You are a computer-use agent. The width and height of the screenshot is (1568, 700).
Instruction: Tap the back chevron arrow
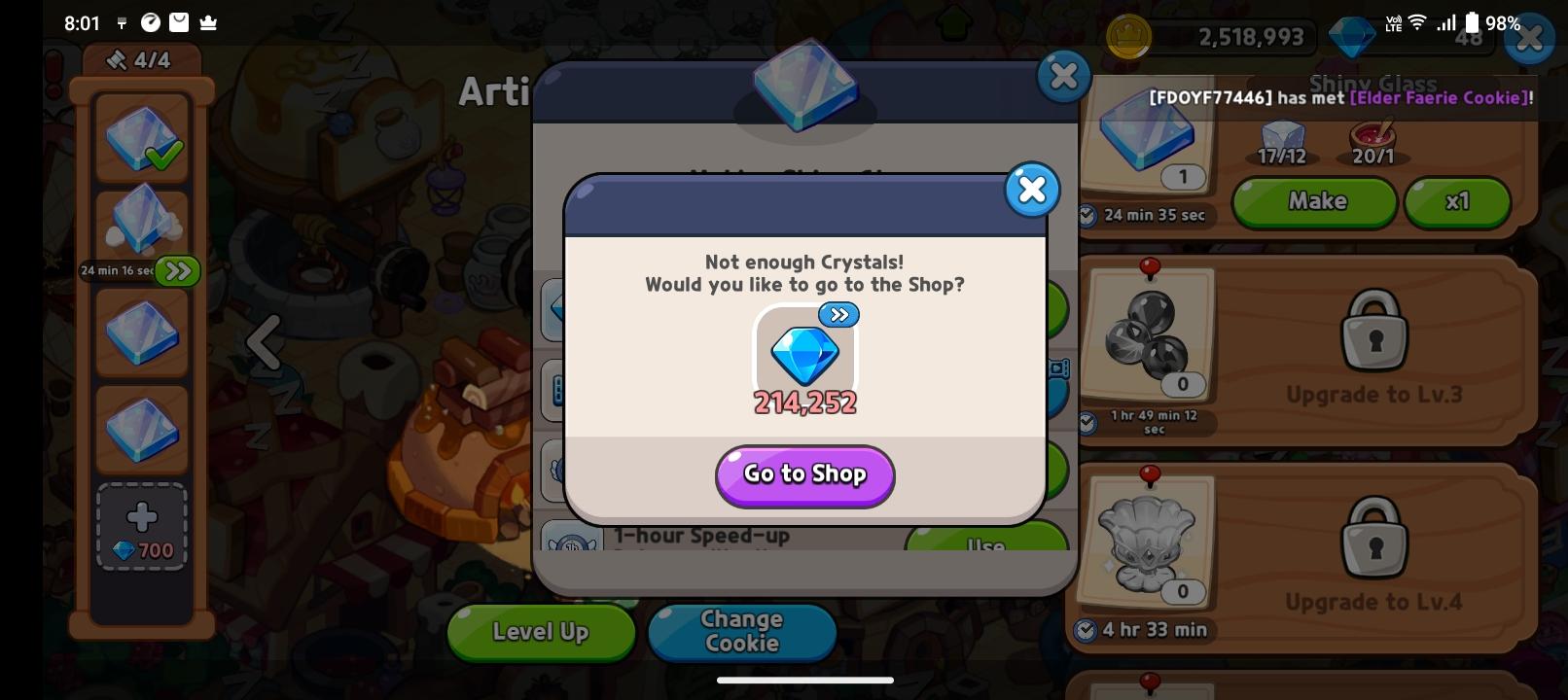[x=264, y=342]
